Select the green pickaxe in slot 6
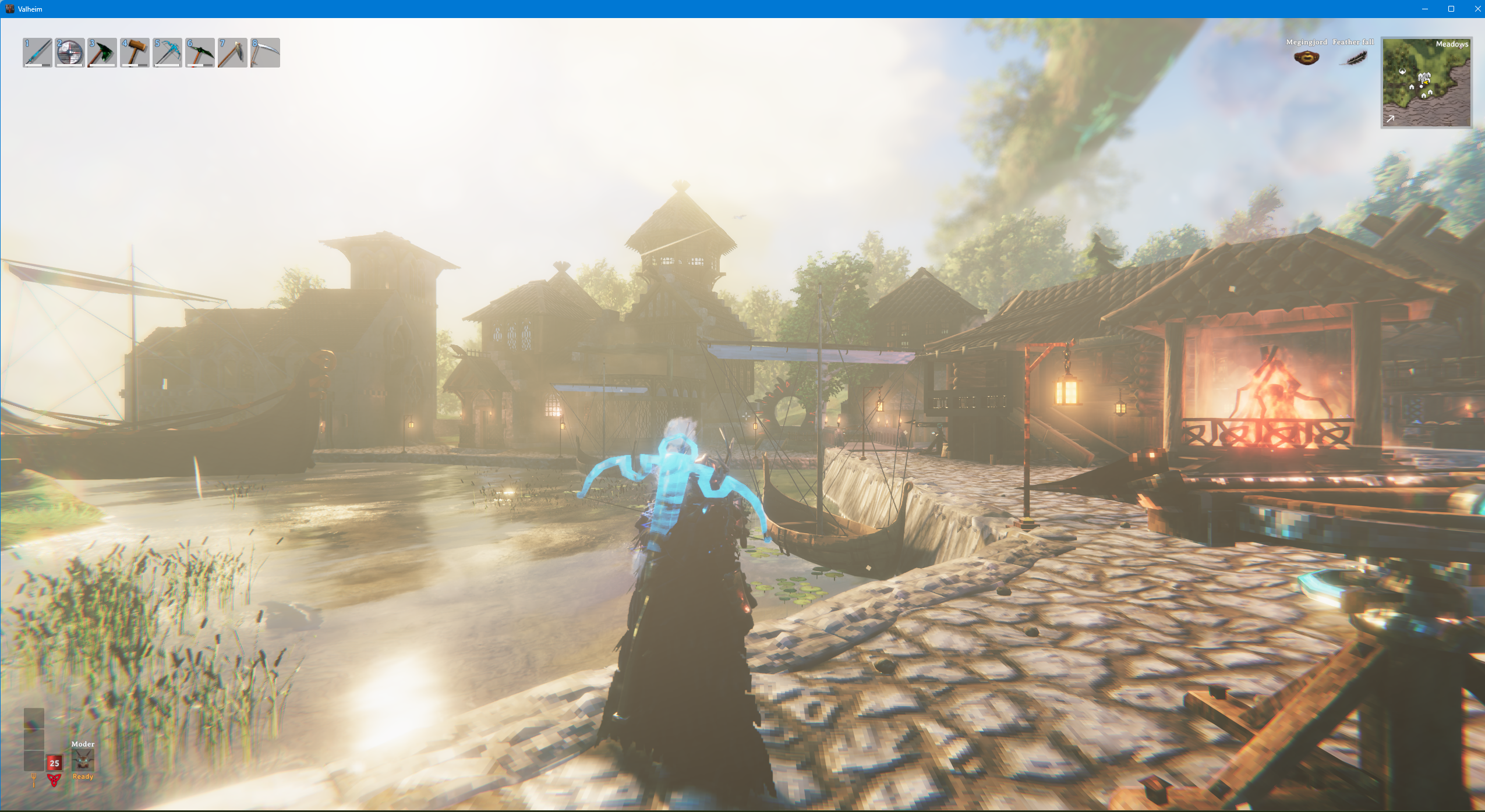Screen dimensions: 1485x812 tap(200, 53)
